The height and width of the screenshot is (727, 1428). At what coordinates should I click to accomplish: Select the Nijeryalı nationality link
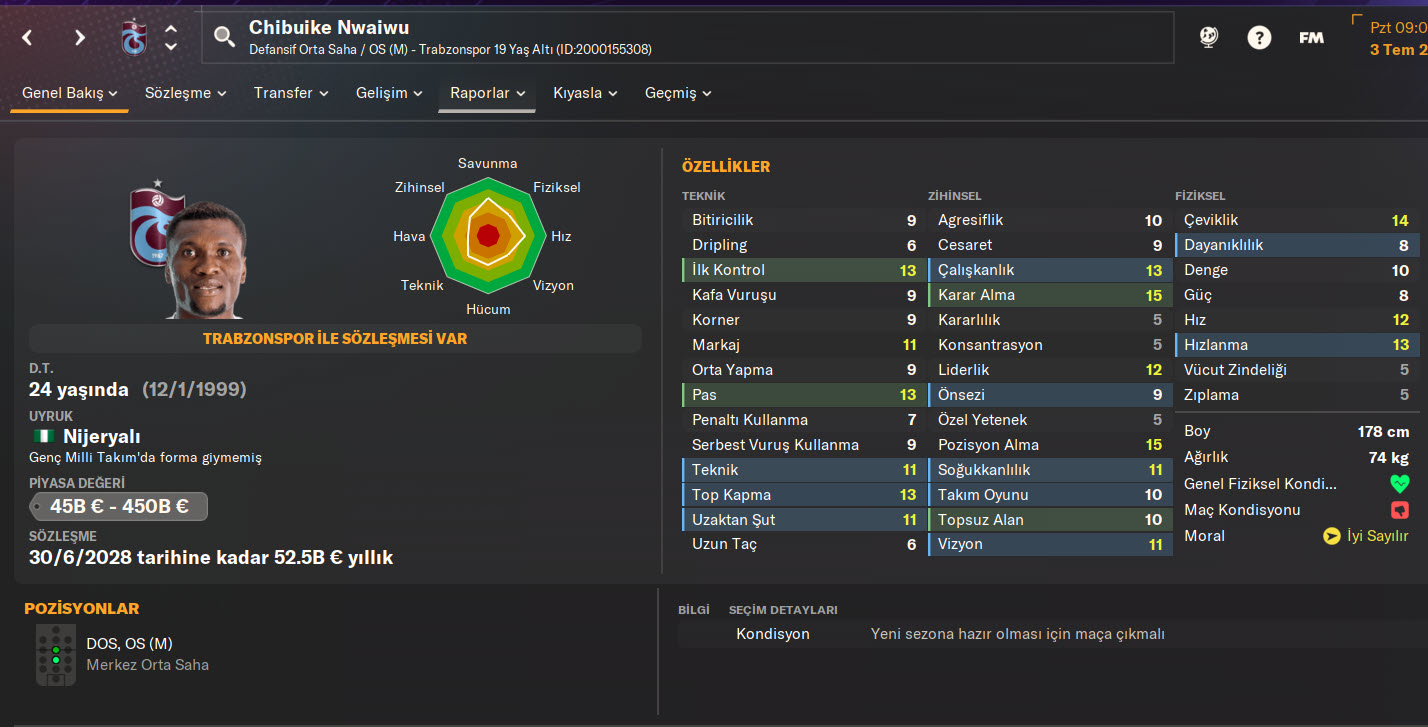click(101, 436)
